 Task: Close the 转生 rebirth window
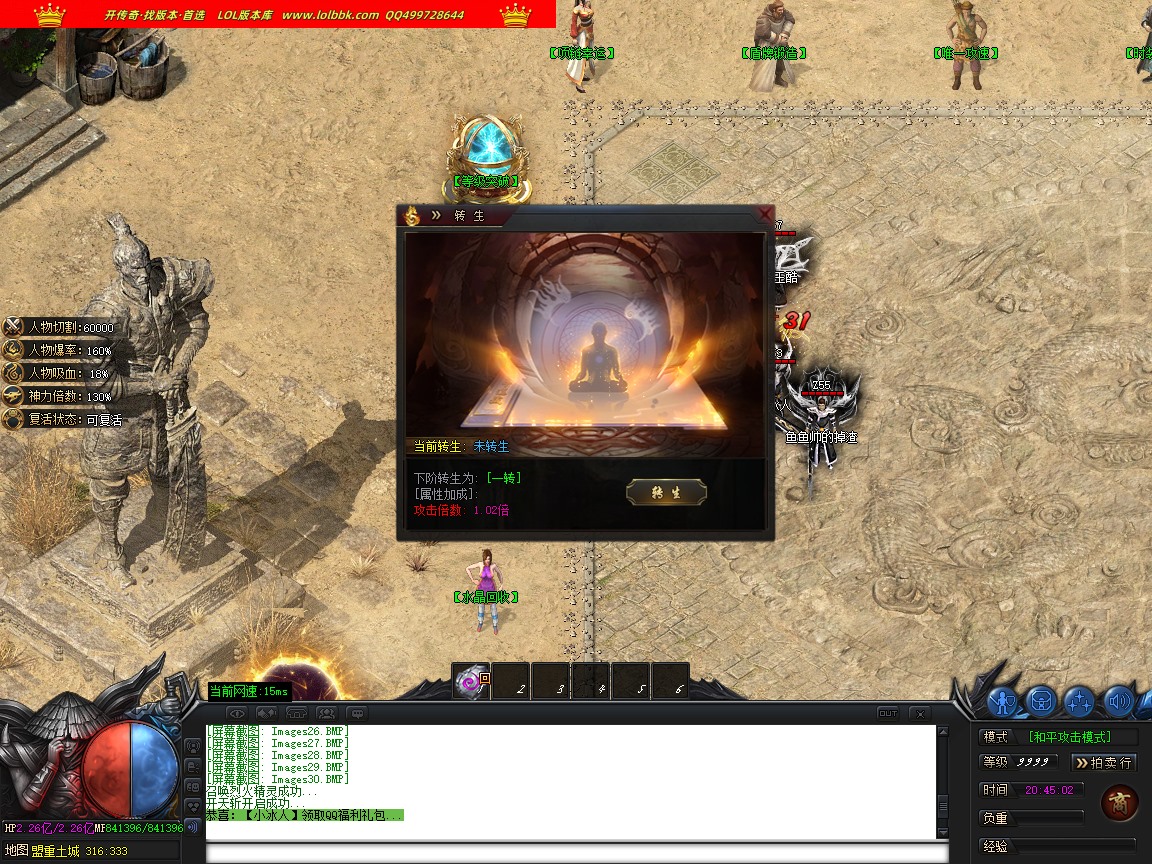tap(765, 214)
